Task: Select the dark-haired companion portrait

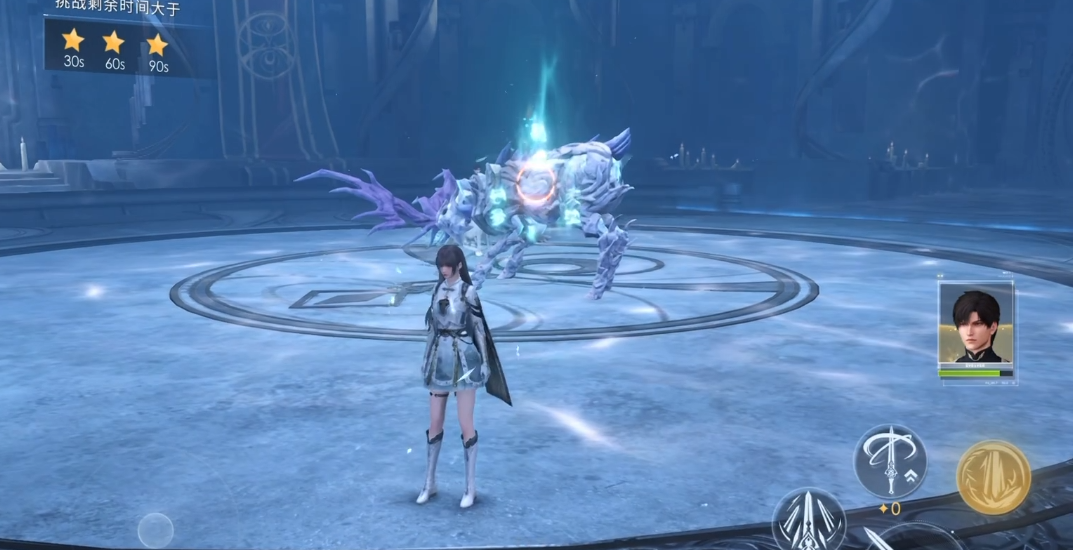Action: pyautogui.click(x=975, y=326)
